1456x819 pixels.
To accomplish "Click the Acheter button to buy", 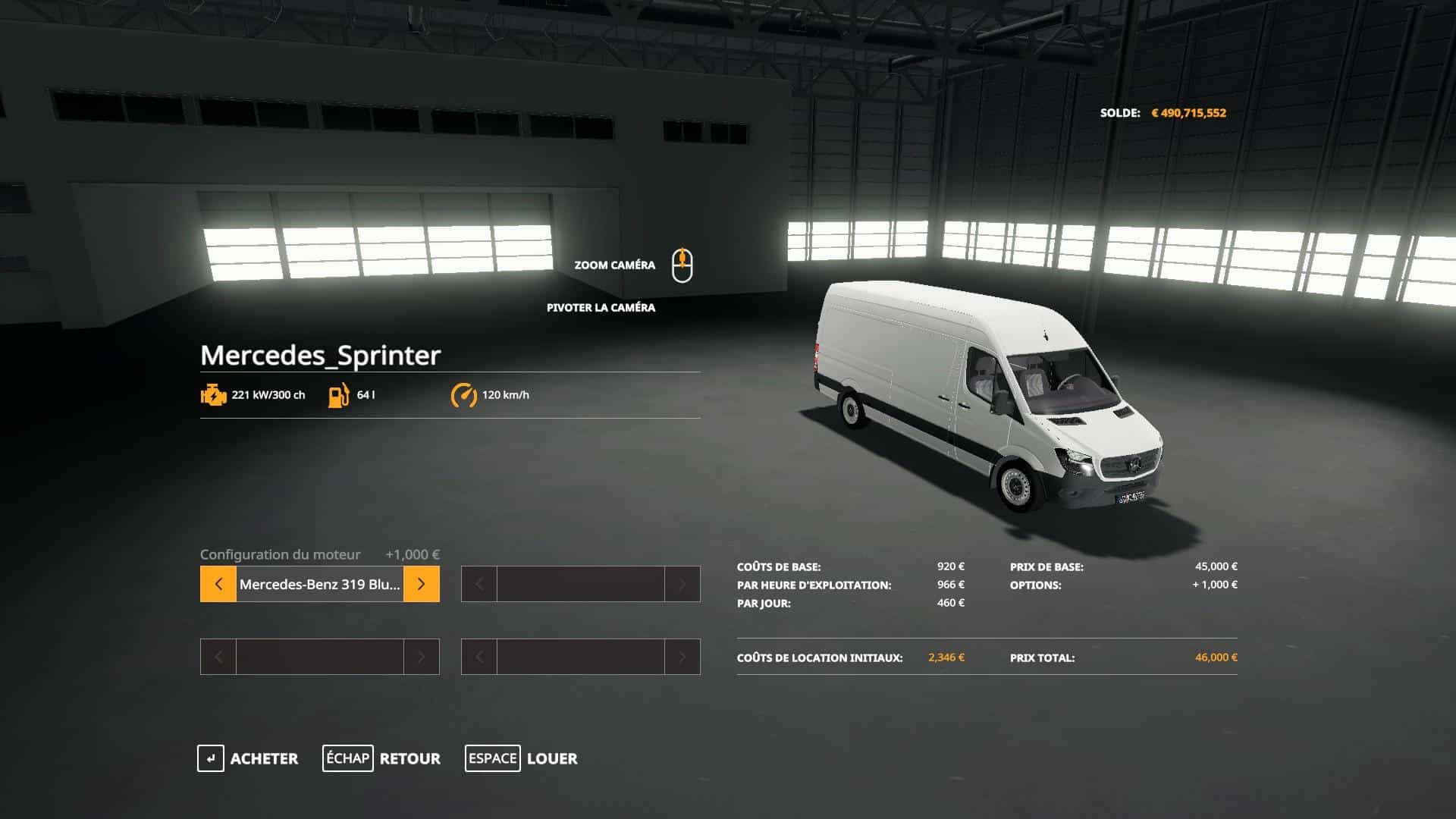I will (265, 758).
